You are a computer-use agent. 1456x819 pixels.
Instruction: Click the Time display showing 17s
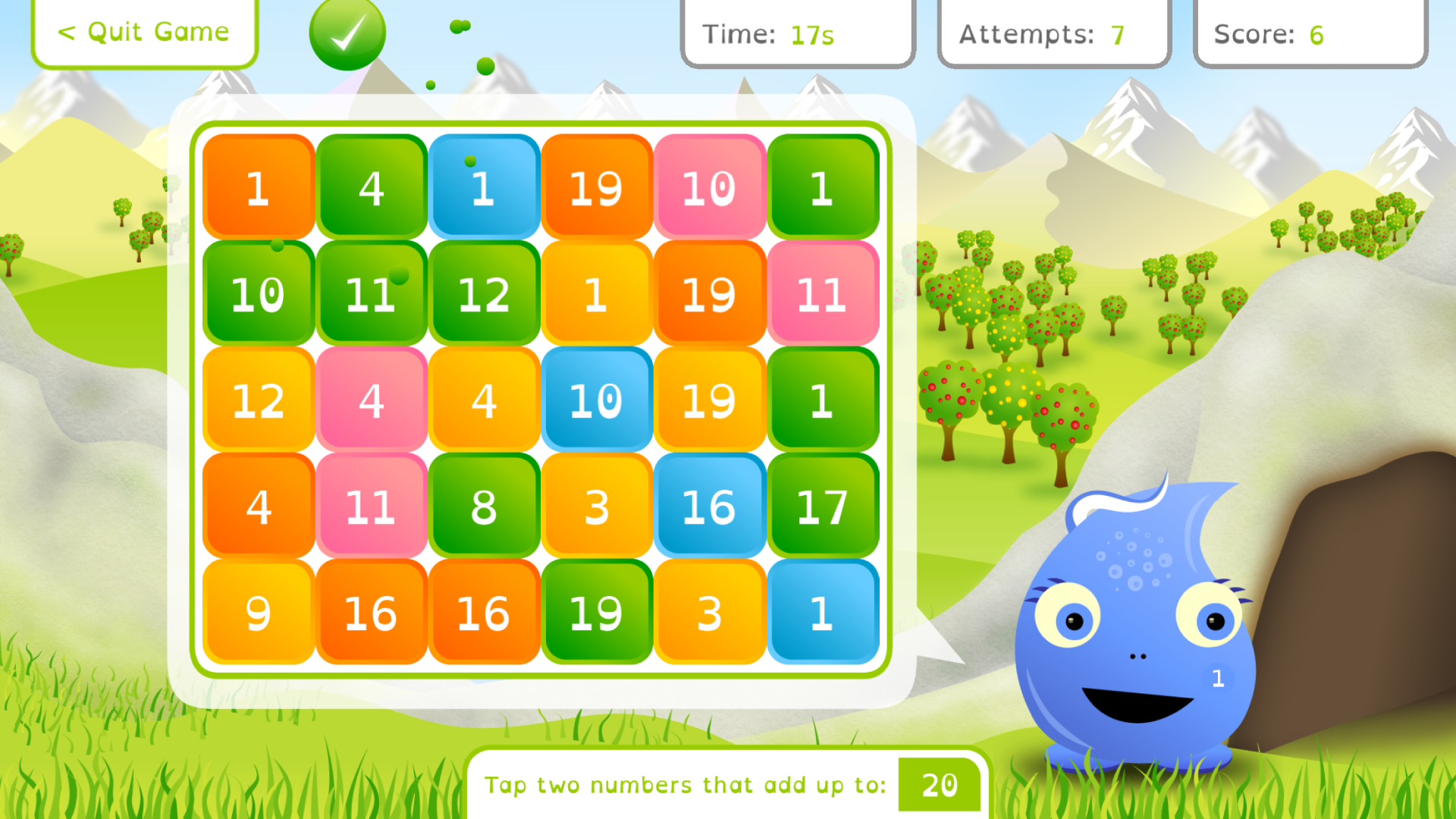pyautogui.click(x=797, y=33)
